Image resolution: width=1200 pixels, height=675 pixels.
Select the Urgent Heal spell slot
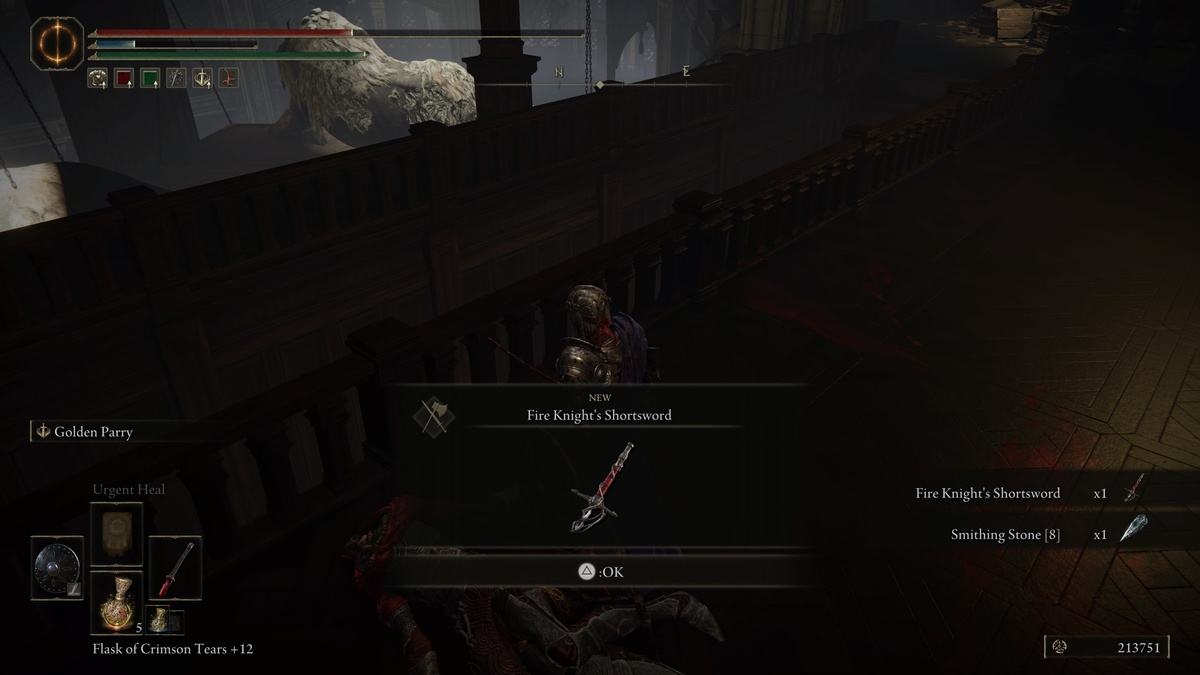click(x=117, y=534)
